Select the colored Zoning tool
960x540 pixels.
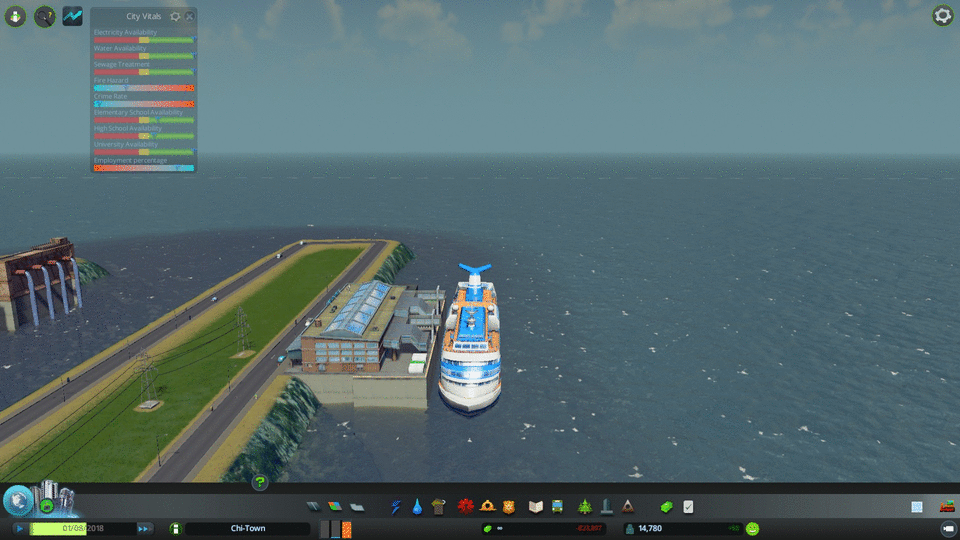click(335, 507)
